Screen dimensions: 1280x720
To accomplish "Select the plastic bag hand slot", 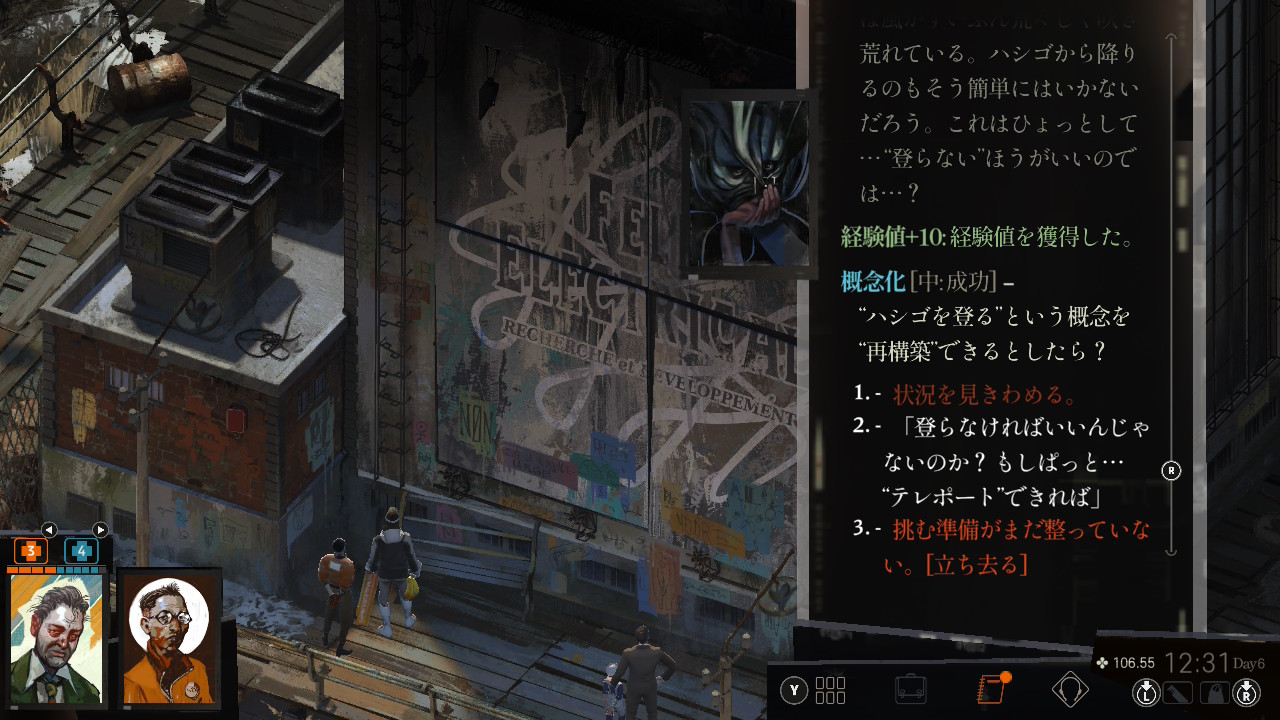I will (1213, 692).
